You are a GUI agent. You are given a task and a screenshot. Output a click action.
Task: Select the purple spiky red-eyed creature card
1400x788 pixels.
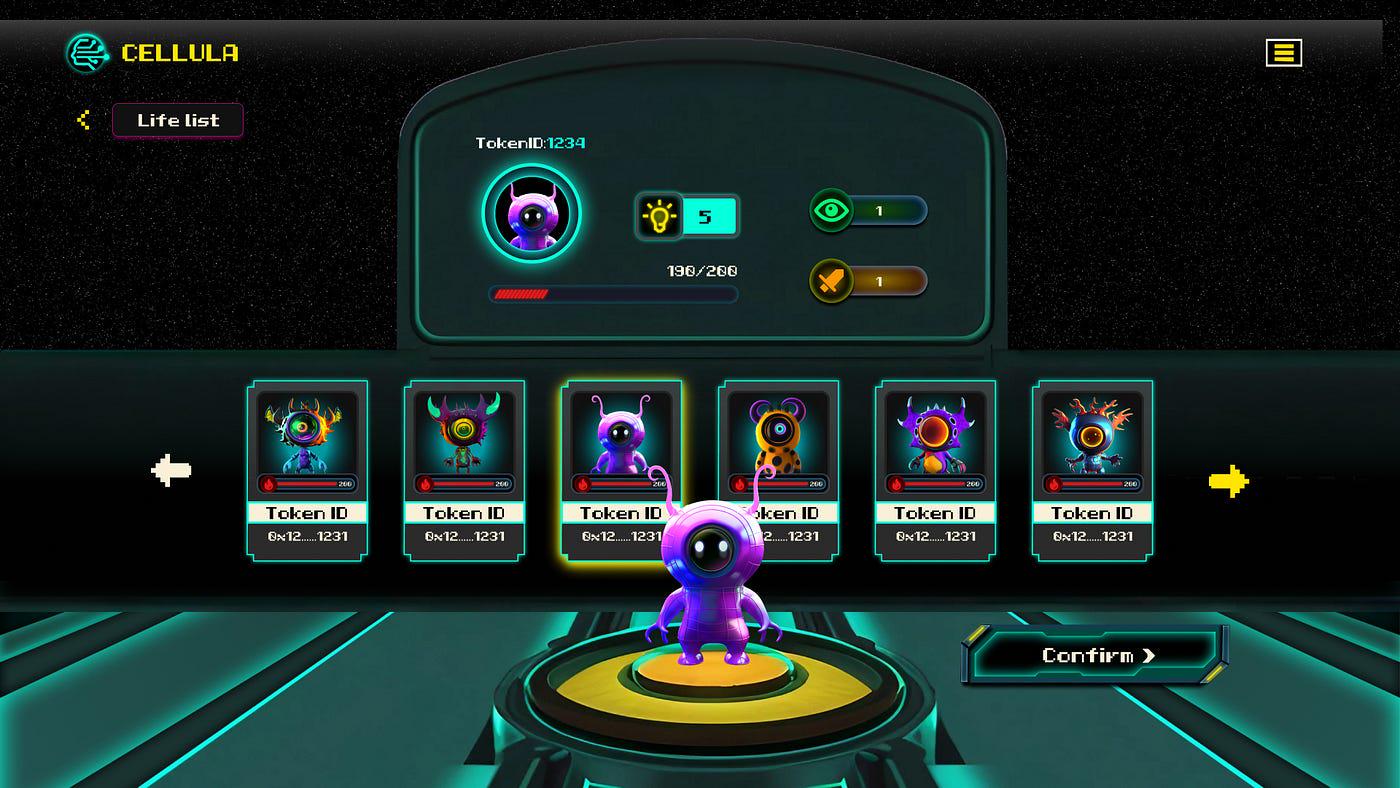click(x=935, y=469)
